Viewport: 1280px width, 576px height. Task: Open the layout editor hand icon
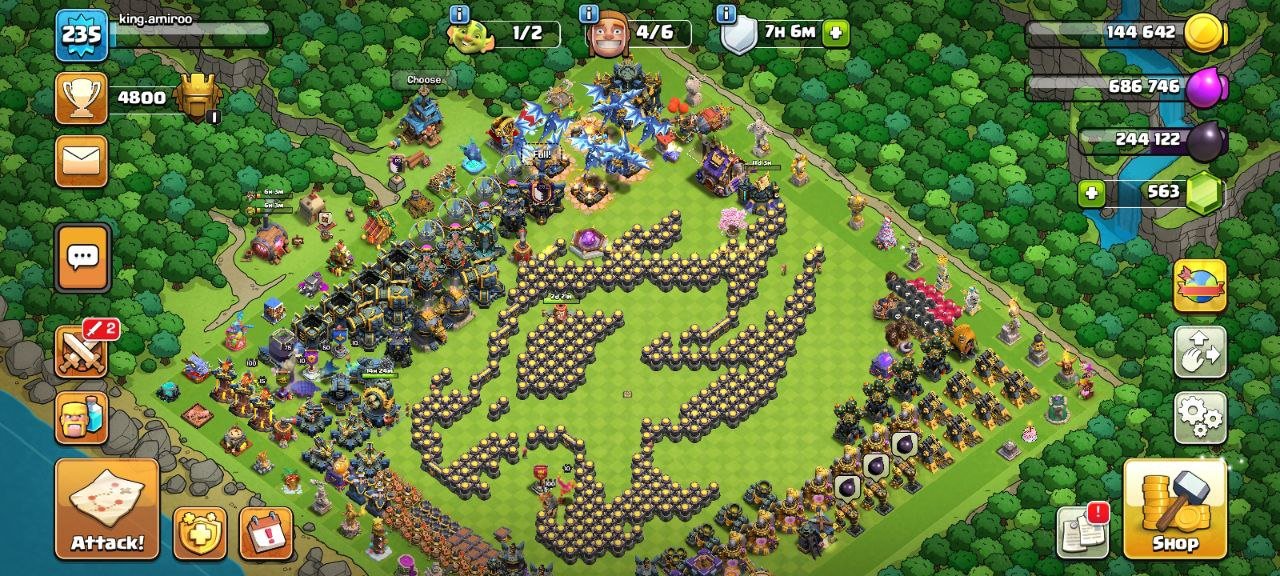(x=1199, y=352)
